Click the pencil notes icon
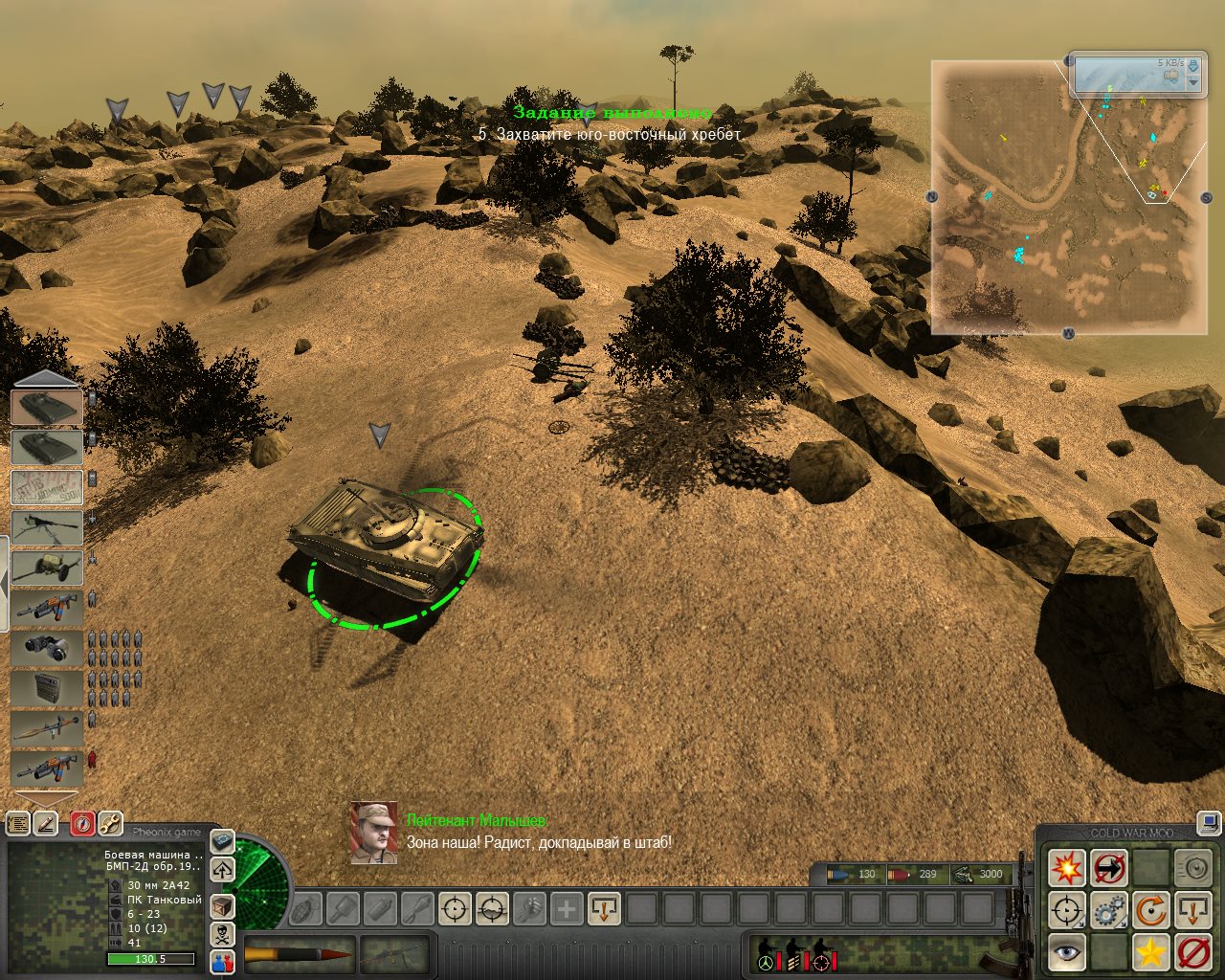Image resolution: width=1225 pixels, height=980 pixels. pyautogui.click(x=46, y=823)
